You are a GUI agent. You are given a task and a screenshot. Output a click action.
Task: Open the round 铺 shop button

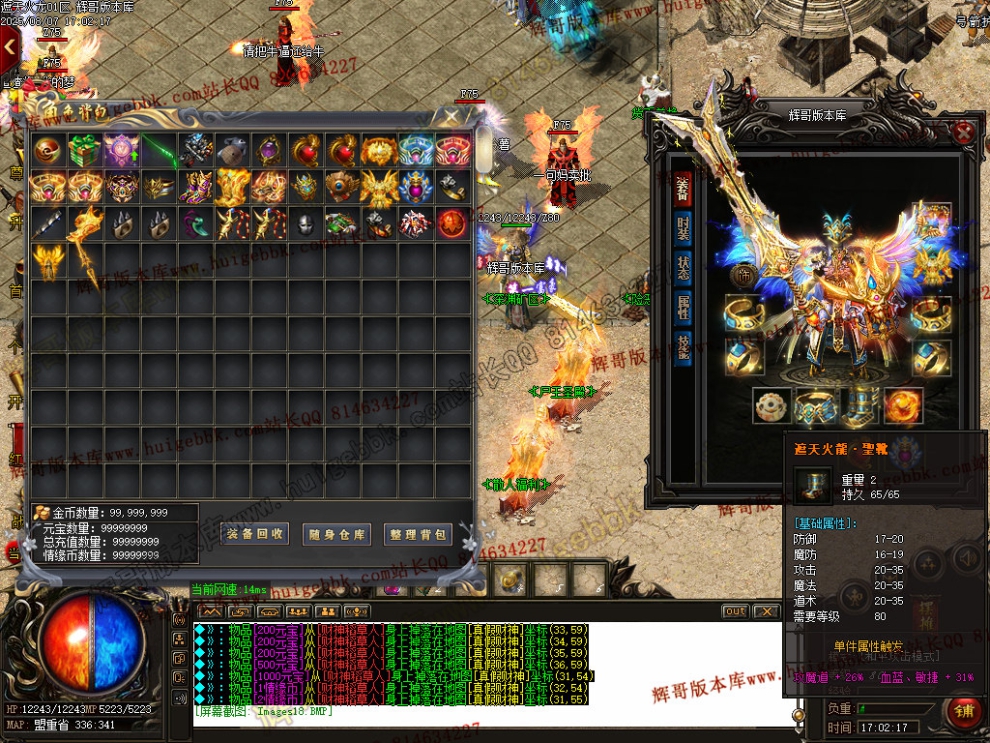(x=962, y=712)
